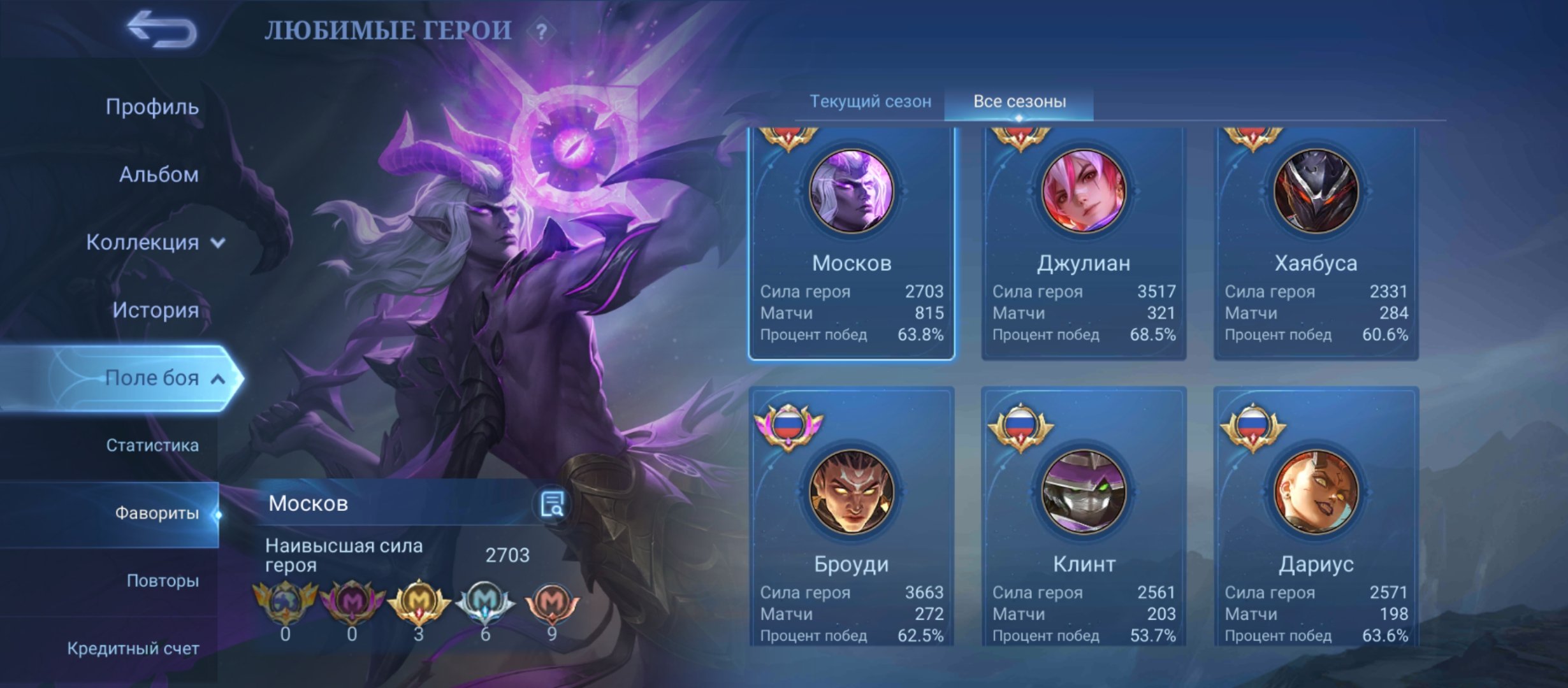Open the Повторы submenu page
Image resolution: width=1568 pixels, height=688 pixels.
(162, 581)
